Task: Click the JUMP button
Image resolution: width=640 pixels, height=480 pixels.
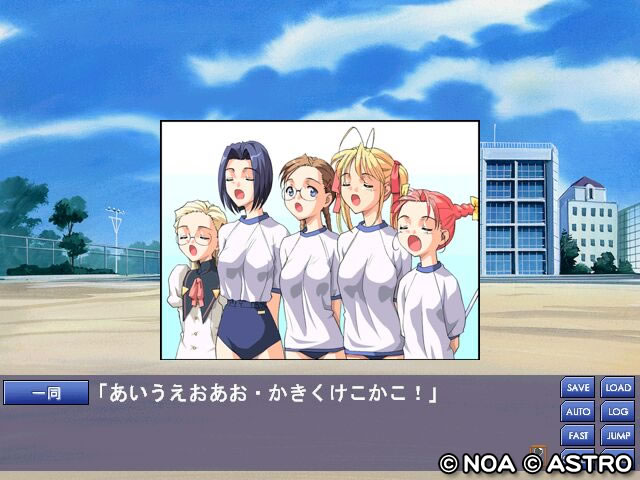Action: click(x=618, y=435)
